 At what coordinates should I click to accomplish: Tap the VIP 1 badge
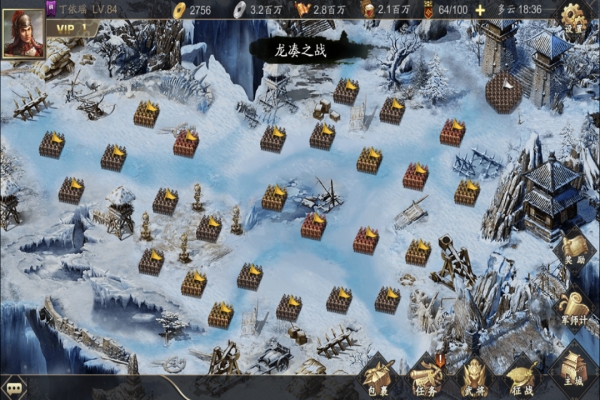tap(70, 28)
